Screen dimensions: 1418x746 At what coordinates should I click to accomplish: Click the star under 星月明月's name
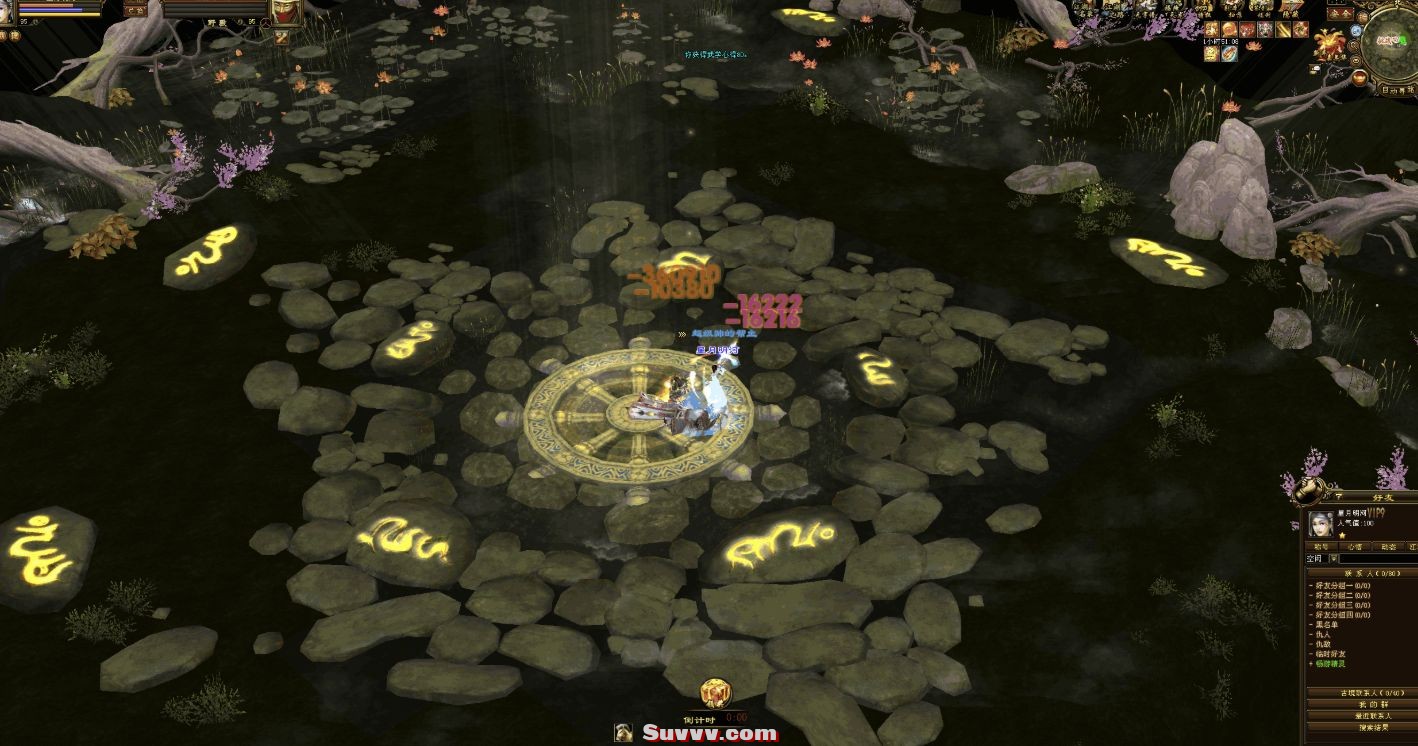tap(1342, 535)
